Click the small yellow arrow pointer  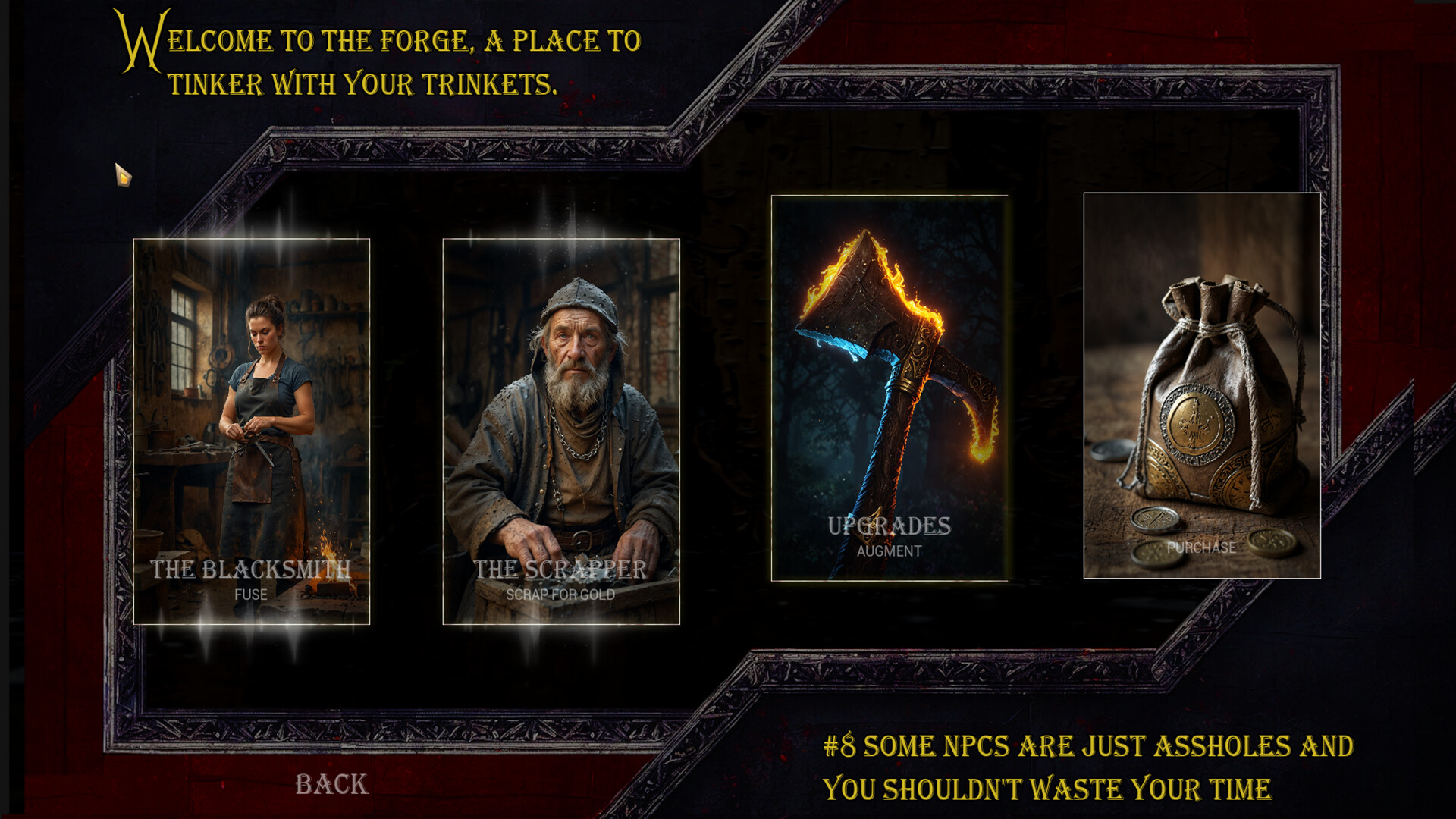(x=124, y=176)
